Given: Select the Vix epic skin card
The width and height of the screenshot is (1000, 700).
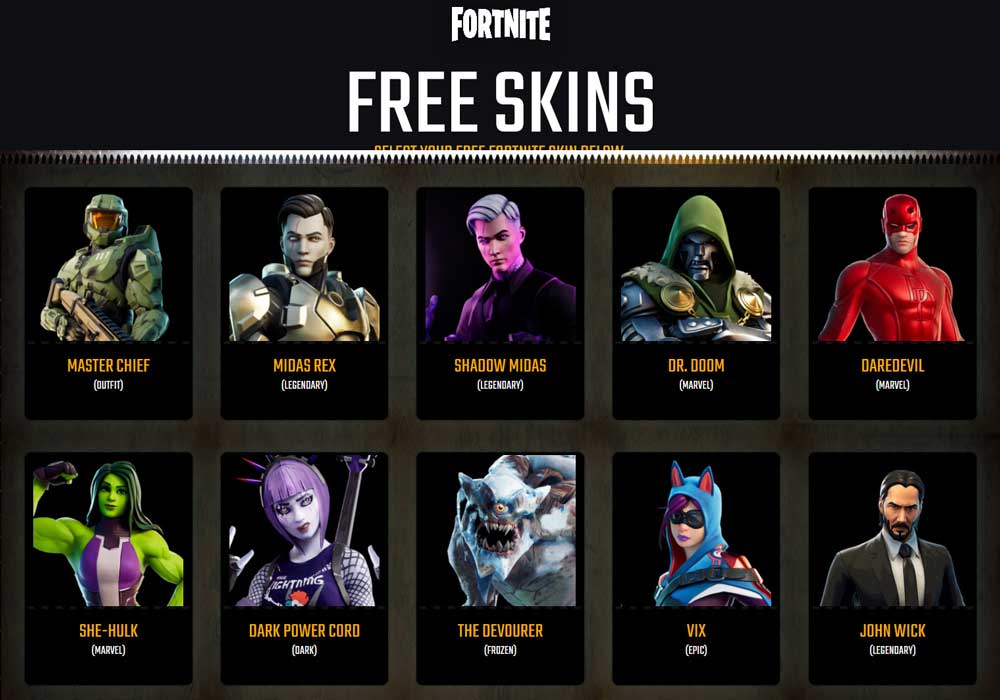Looking at the screenshot, I should tap(696, 568).
